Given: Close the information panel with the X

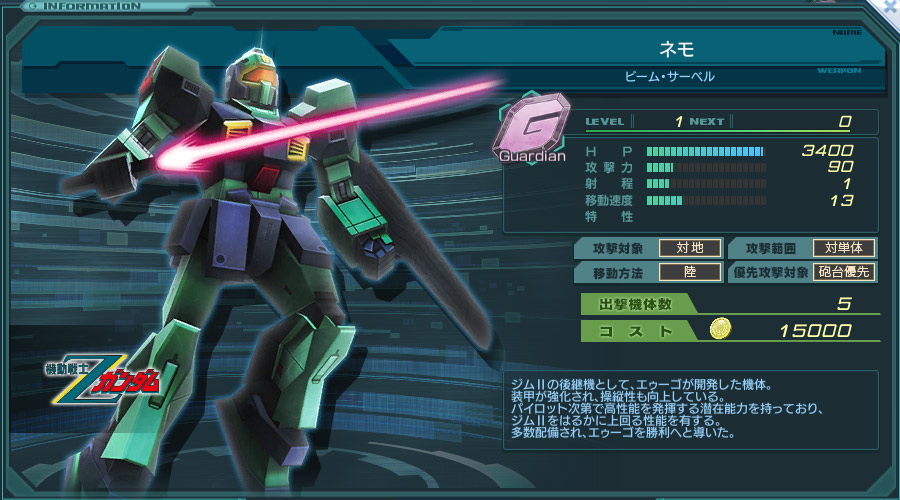Looking at the screenshot, I should [888, 7].
